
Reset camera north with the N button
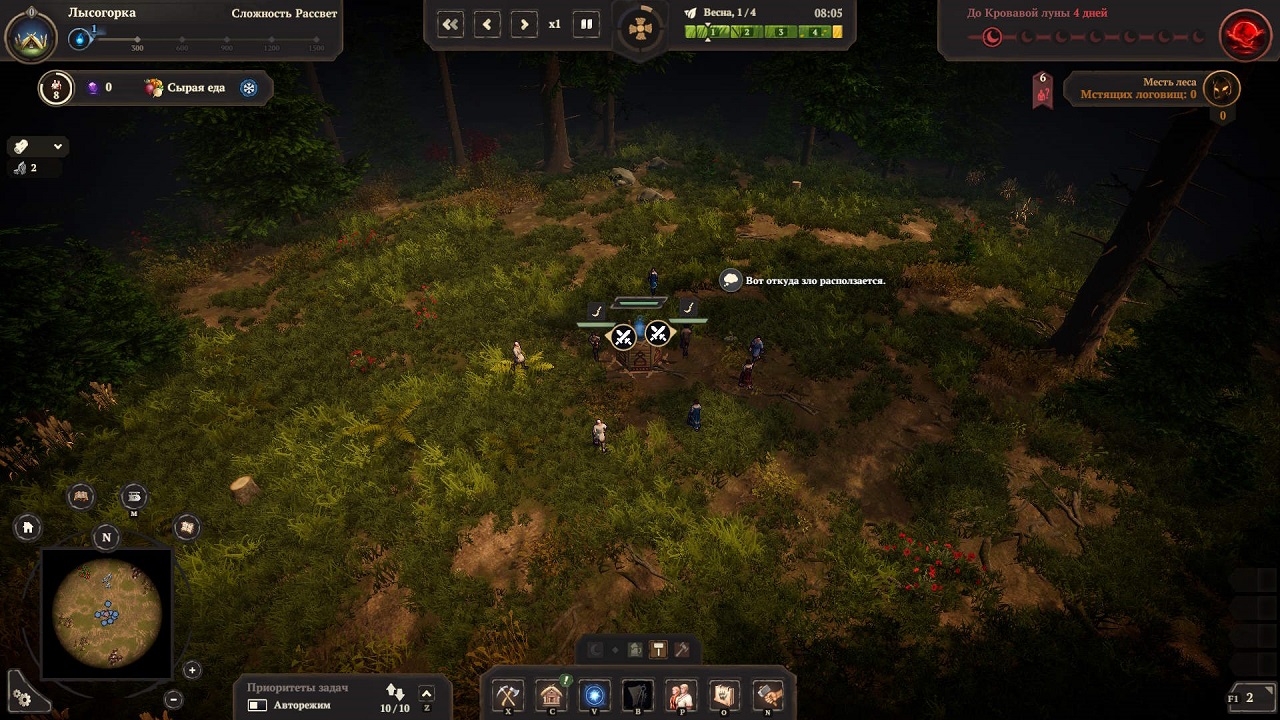(107, 537)
